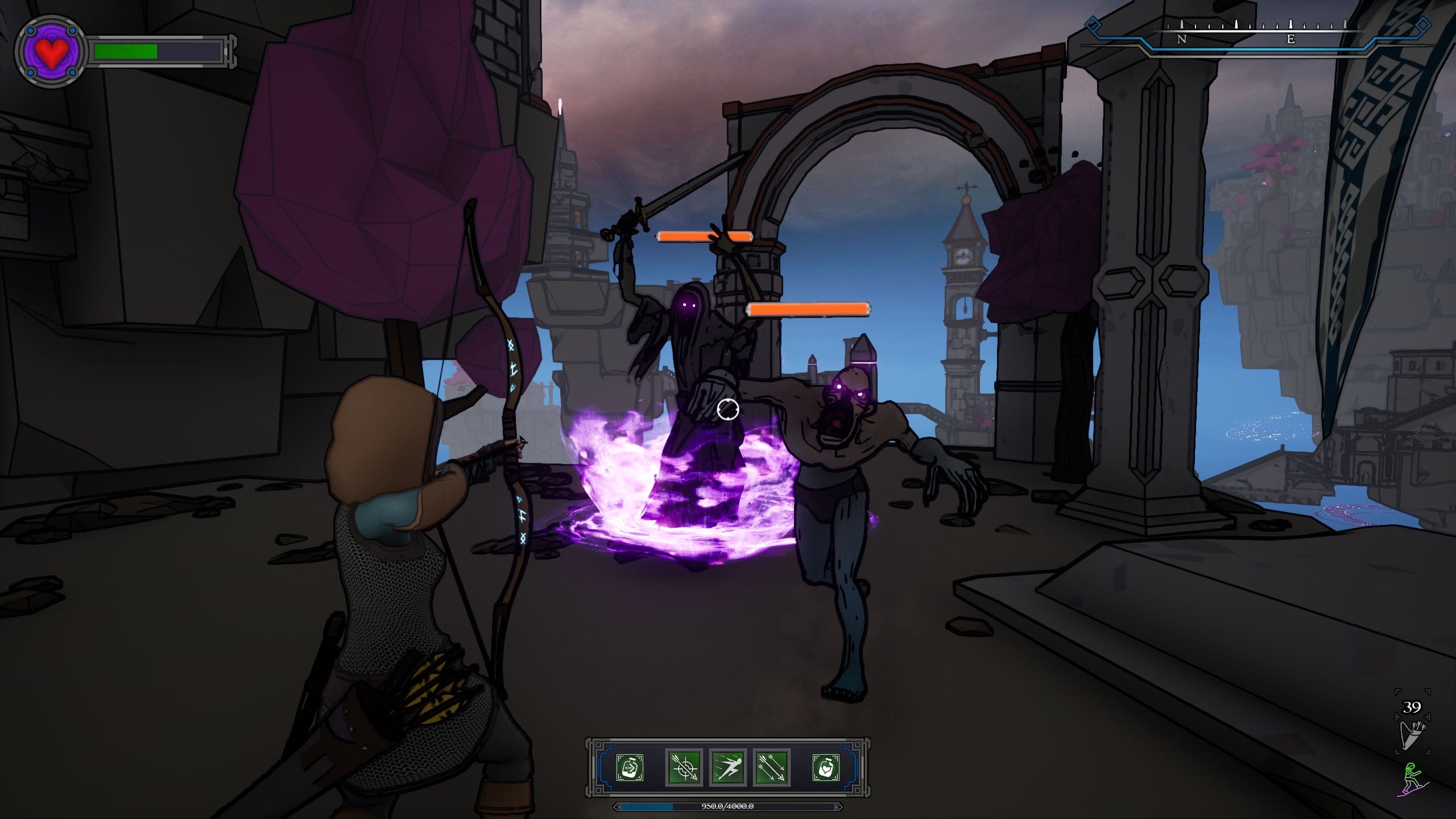Click the N marker on the compass
1456x819 pixels.
coord(1182,39)
